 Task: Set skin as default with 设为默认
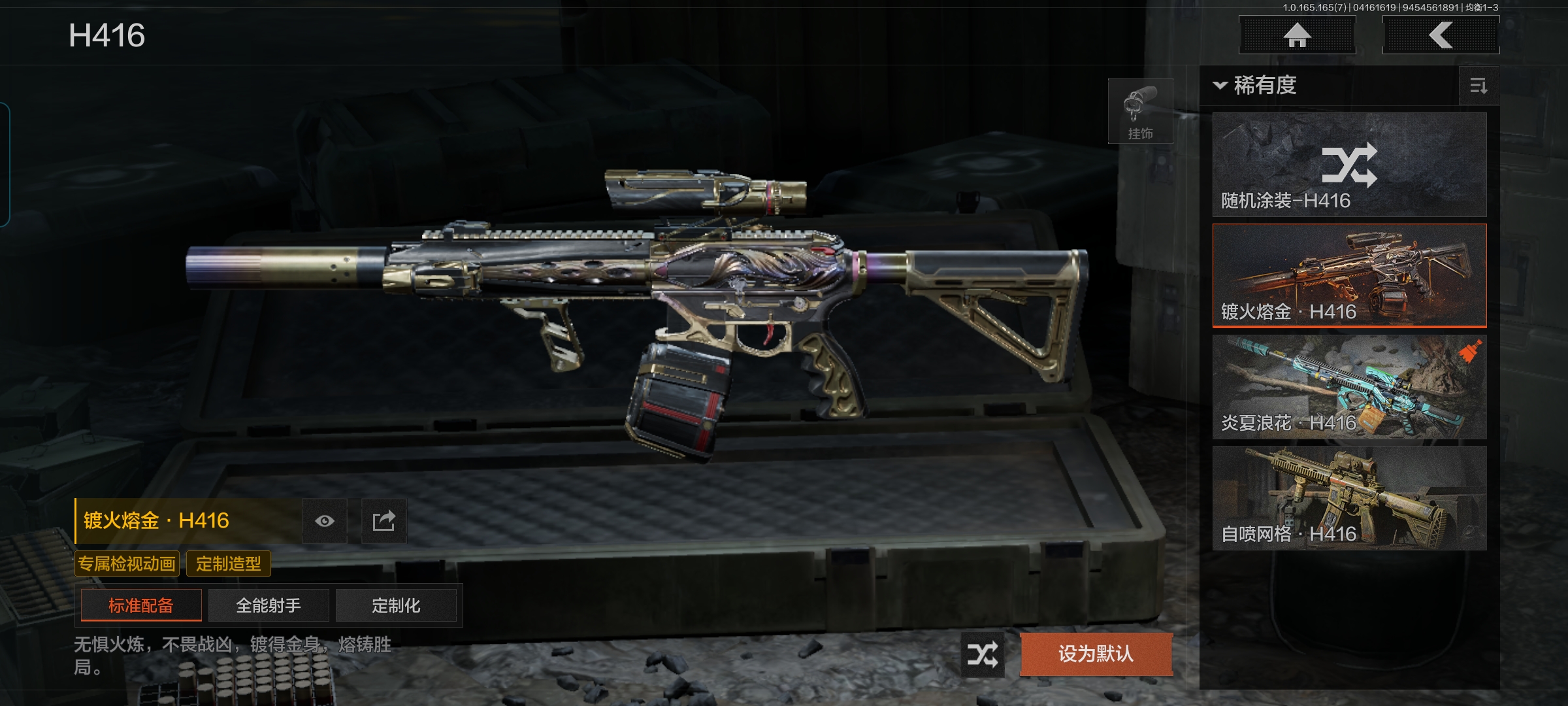point(1096,654)
